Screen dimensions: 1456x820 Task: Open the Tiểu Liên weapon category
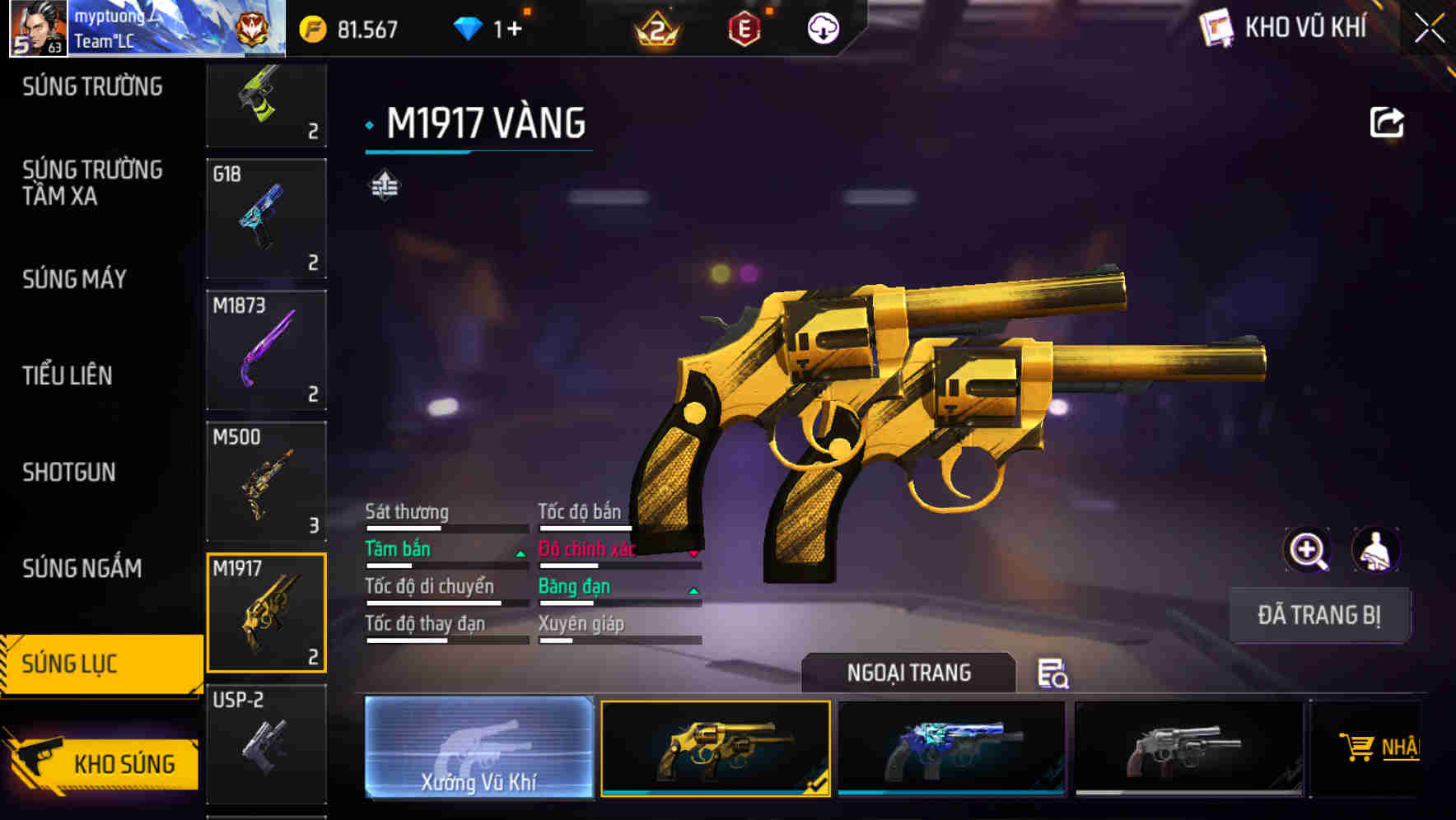(68, 375)
